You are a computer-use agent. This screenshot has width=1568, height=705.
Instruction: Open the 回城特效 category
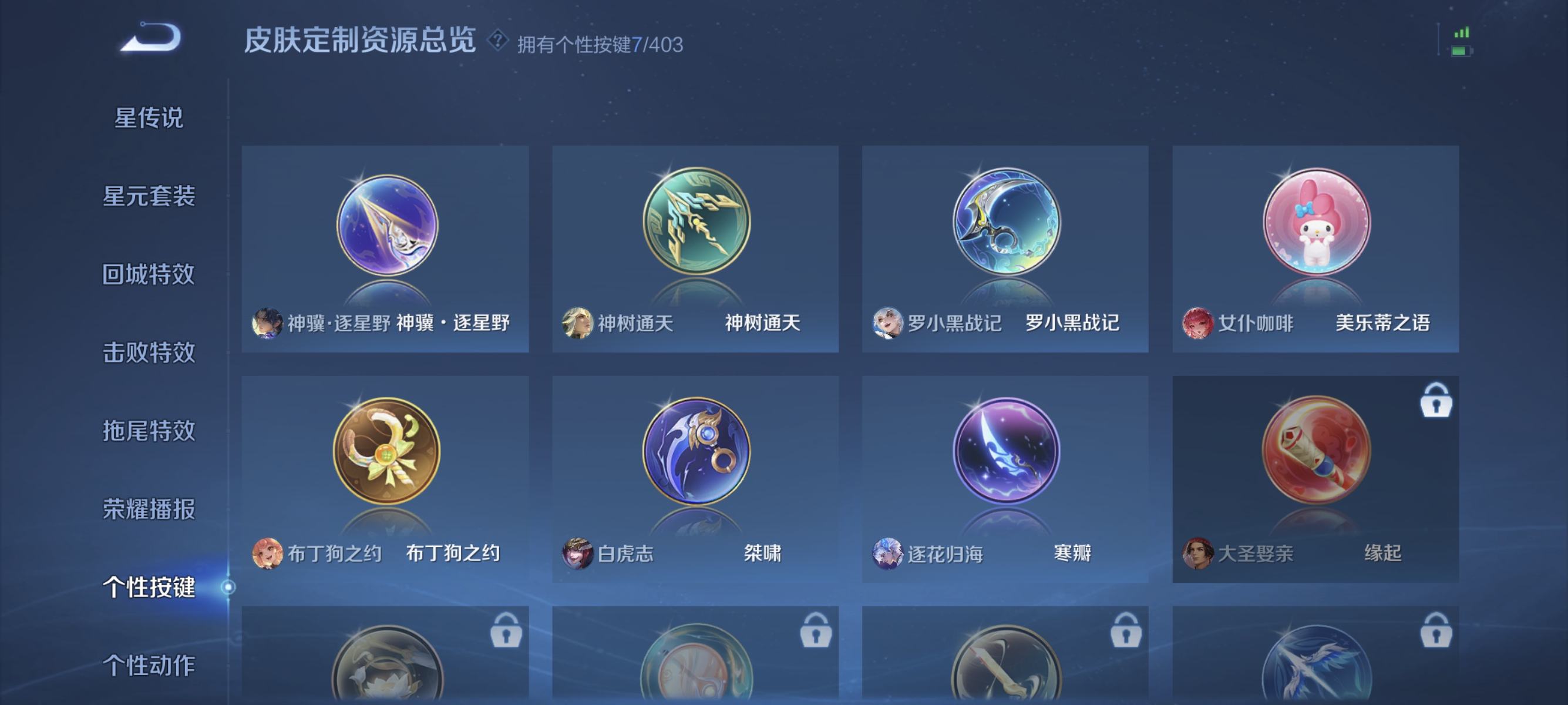pos(150,275)
